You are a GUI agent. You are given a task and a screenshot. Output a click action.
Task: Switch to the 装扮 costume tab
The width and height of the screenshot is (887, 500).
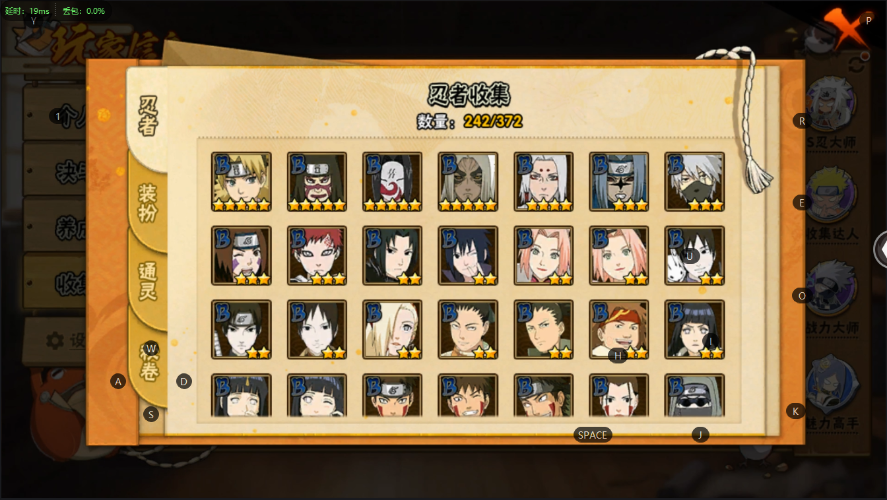(147, 203)
